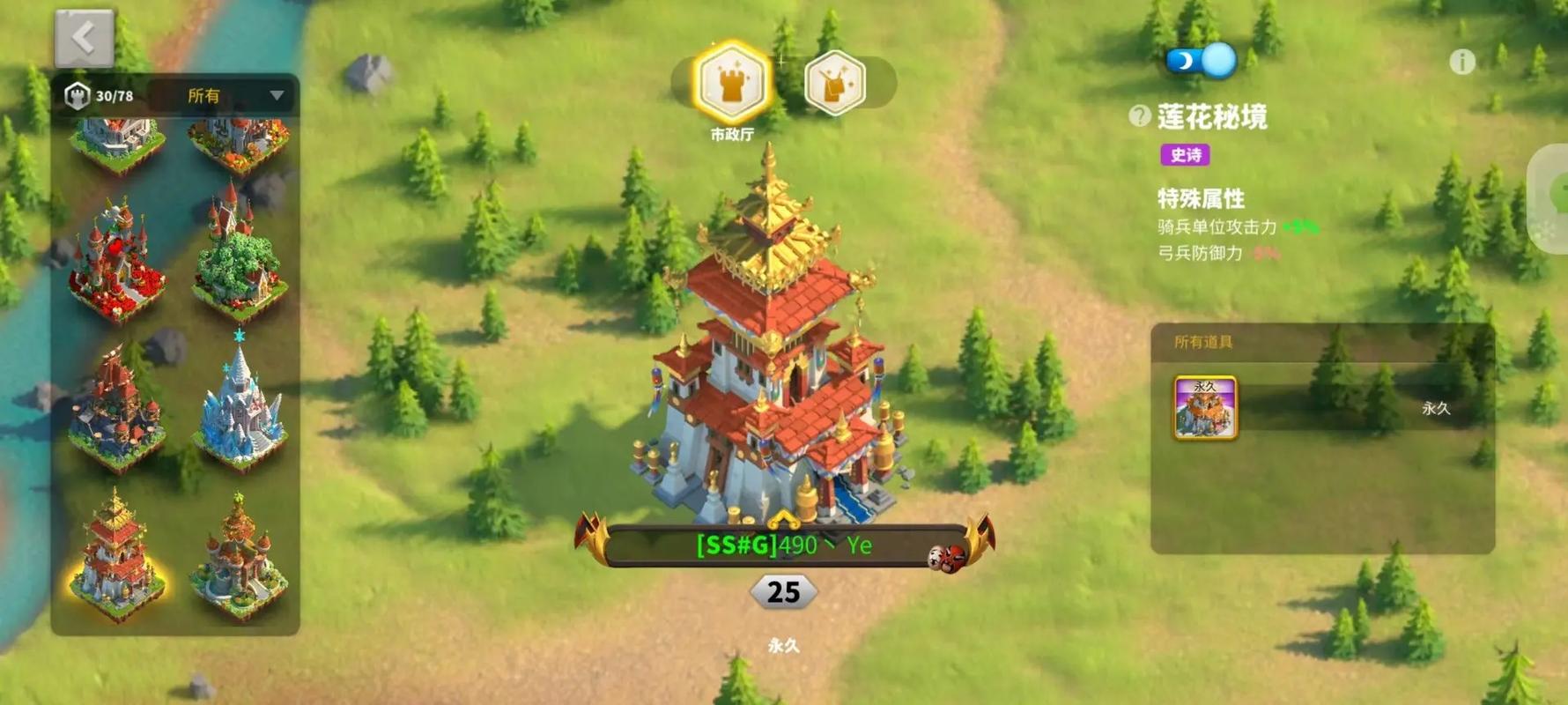The width and height of the screenshot is (1568, 705).
Task: Go back with the arrow button
Action: (x=85, y=39)
